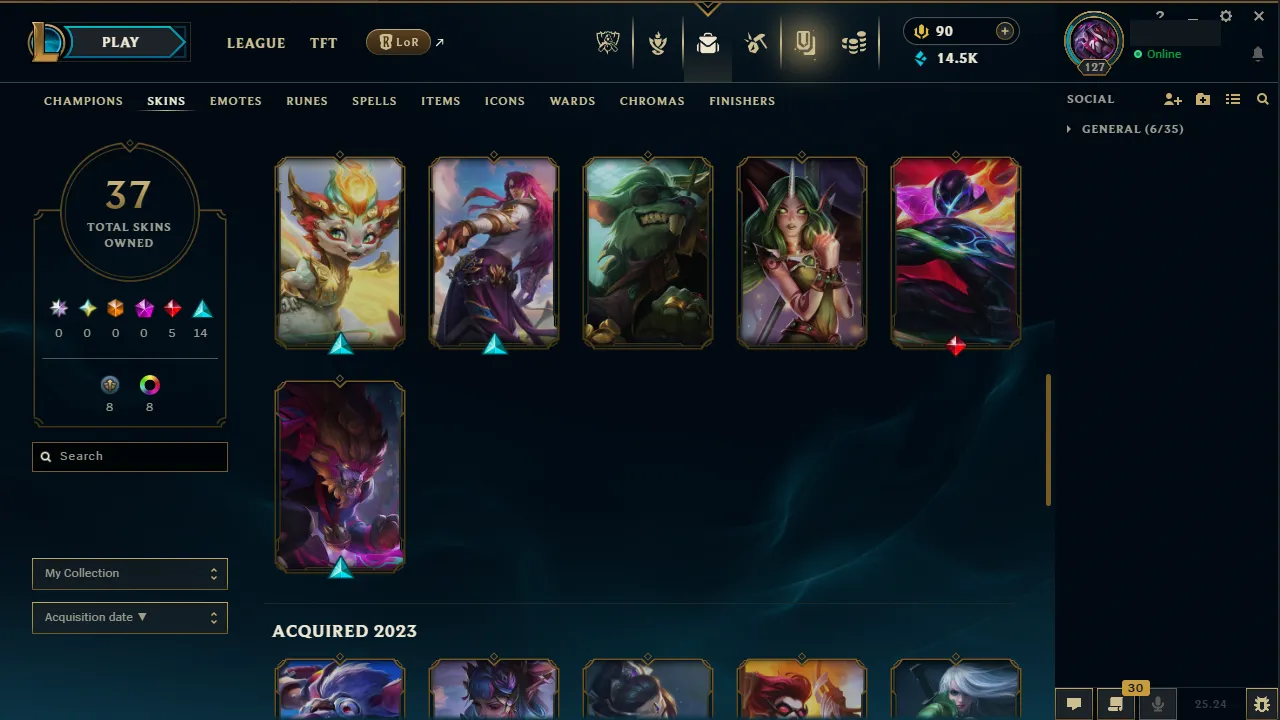Switch to the CHROMAS tab
The height and width of the screenshot is (720, 1280).
point(652,101)
